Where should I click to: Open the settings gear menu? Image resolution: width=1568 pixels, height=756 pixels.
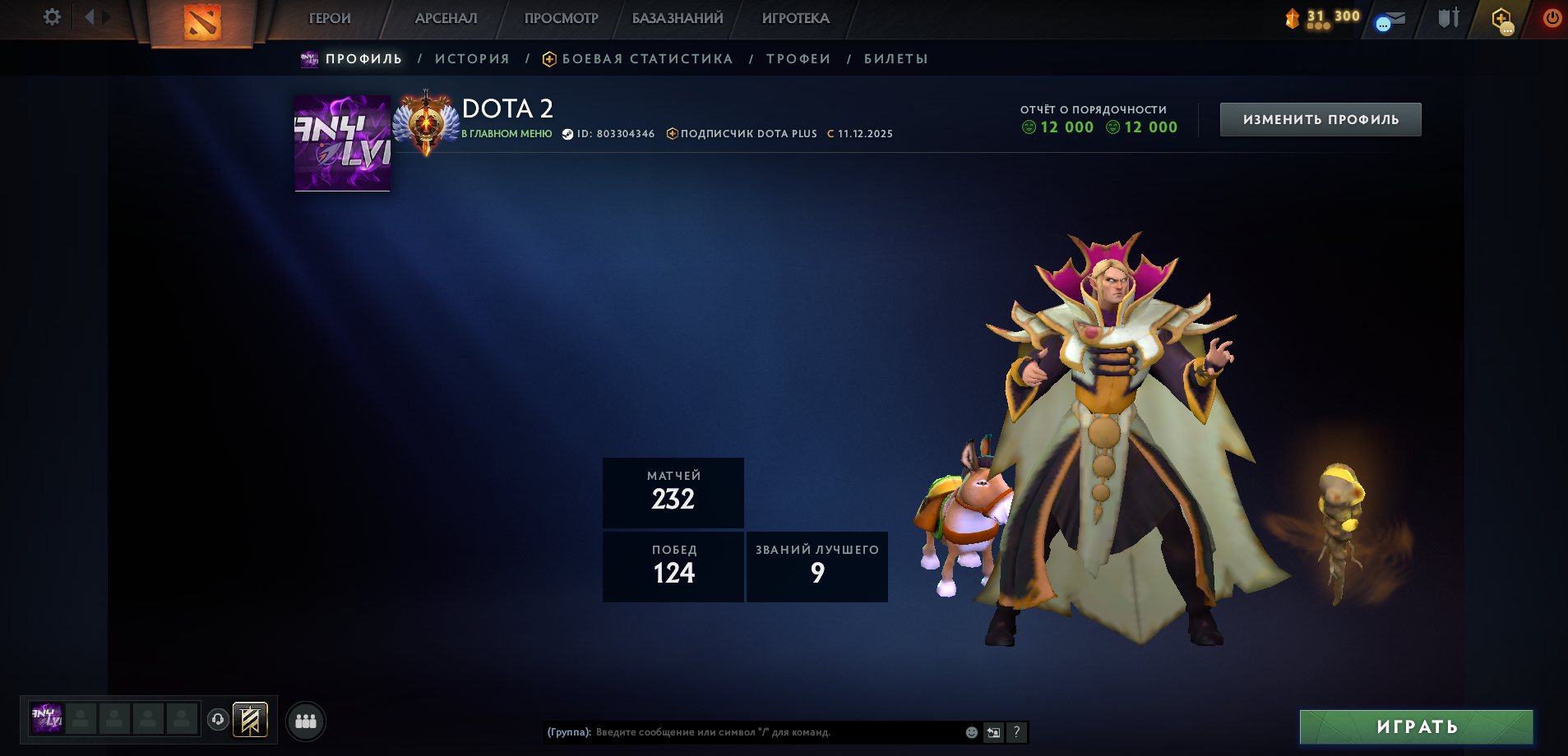point(52,17)
